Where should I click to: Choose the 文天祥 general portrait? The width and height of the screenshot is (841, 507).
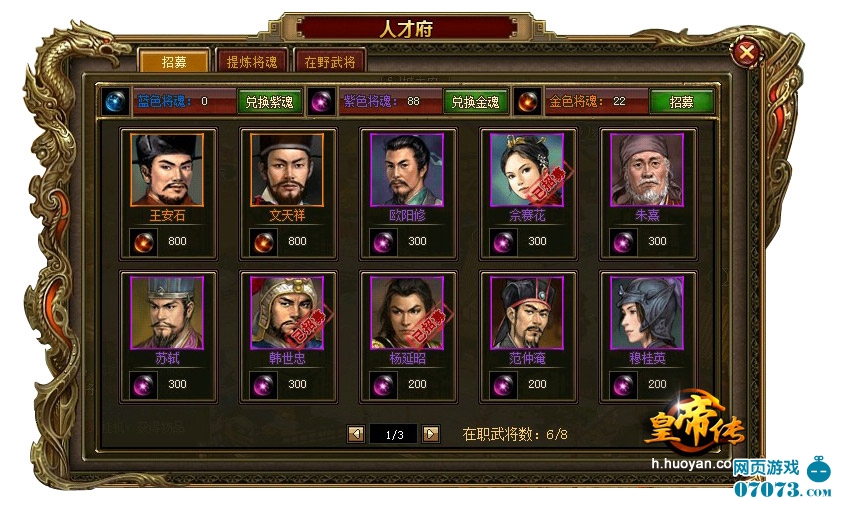(x=287, y=170)
